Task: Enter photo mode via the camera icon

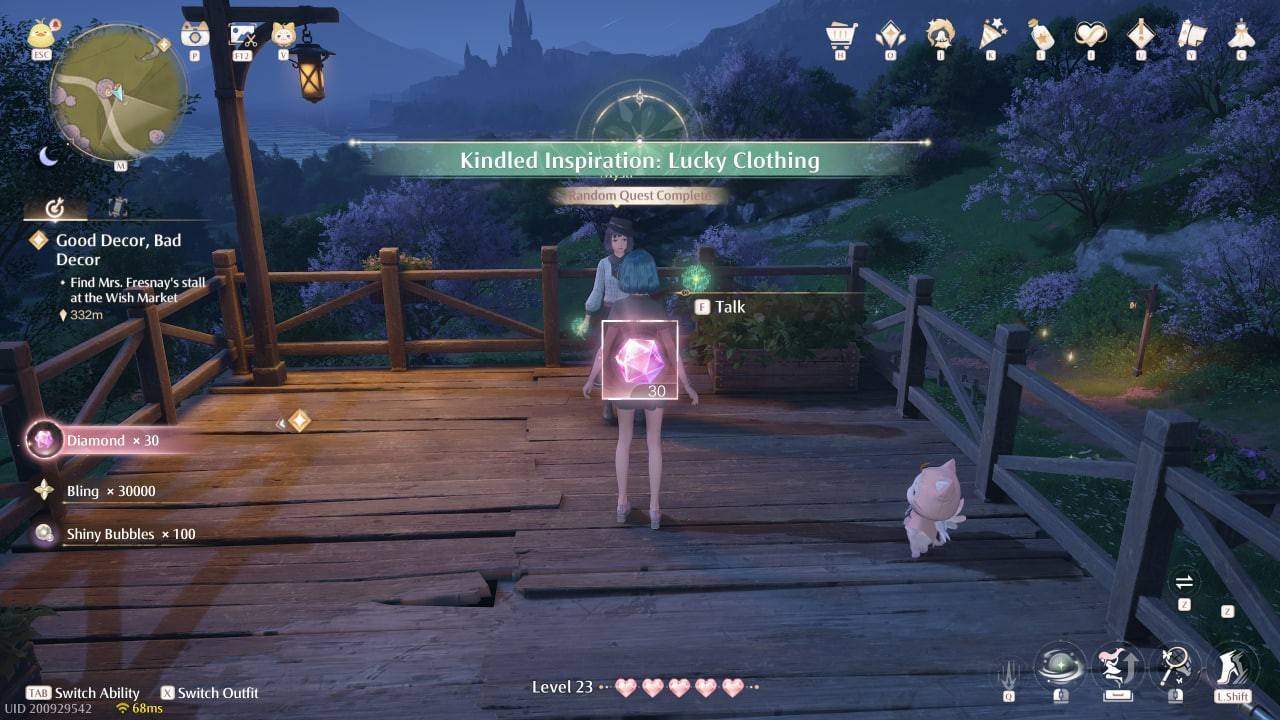Action: coord(193,33)
